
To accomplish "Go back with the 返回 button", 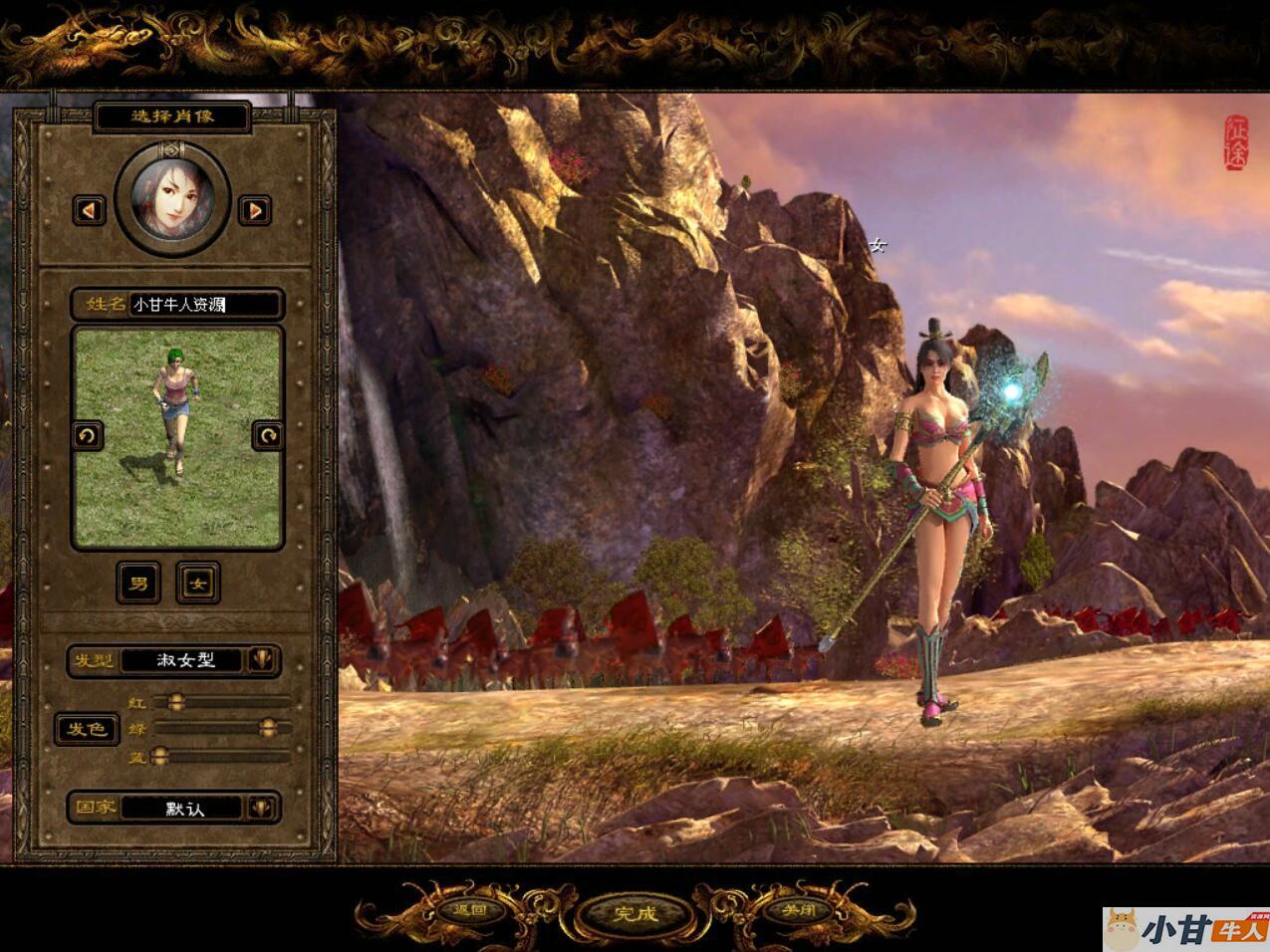I will pos(469,910).
